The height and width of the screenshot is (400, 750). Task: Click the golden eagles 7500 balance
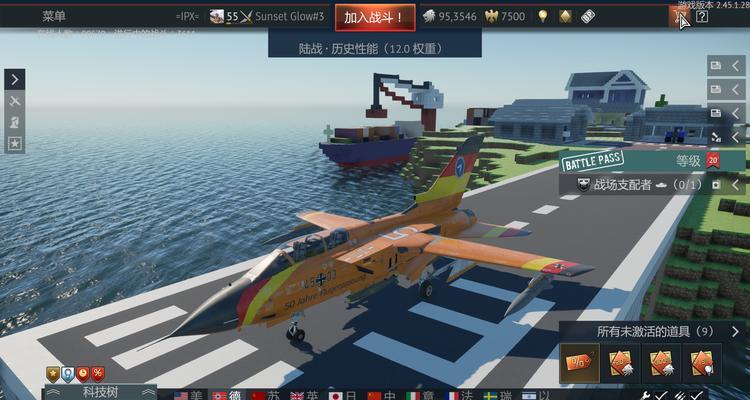[504, 16]
